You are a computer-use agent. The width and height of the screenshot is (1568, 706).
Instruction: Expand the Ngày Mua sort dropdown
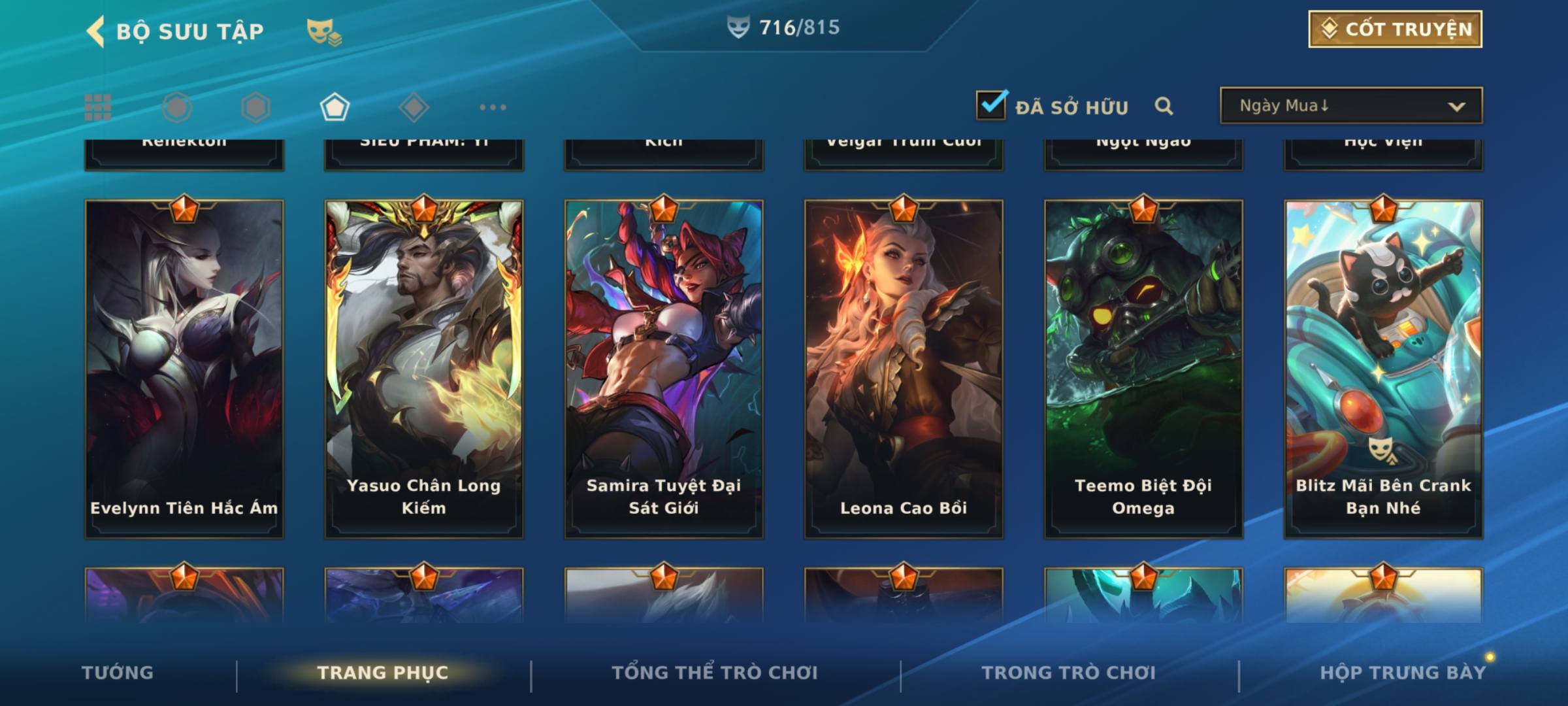tap(1350, 106)
